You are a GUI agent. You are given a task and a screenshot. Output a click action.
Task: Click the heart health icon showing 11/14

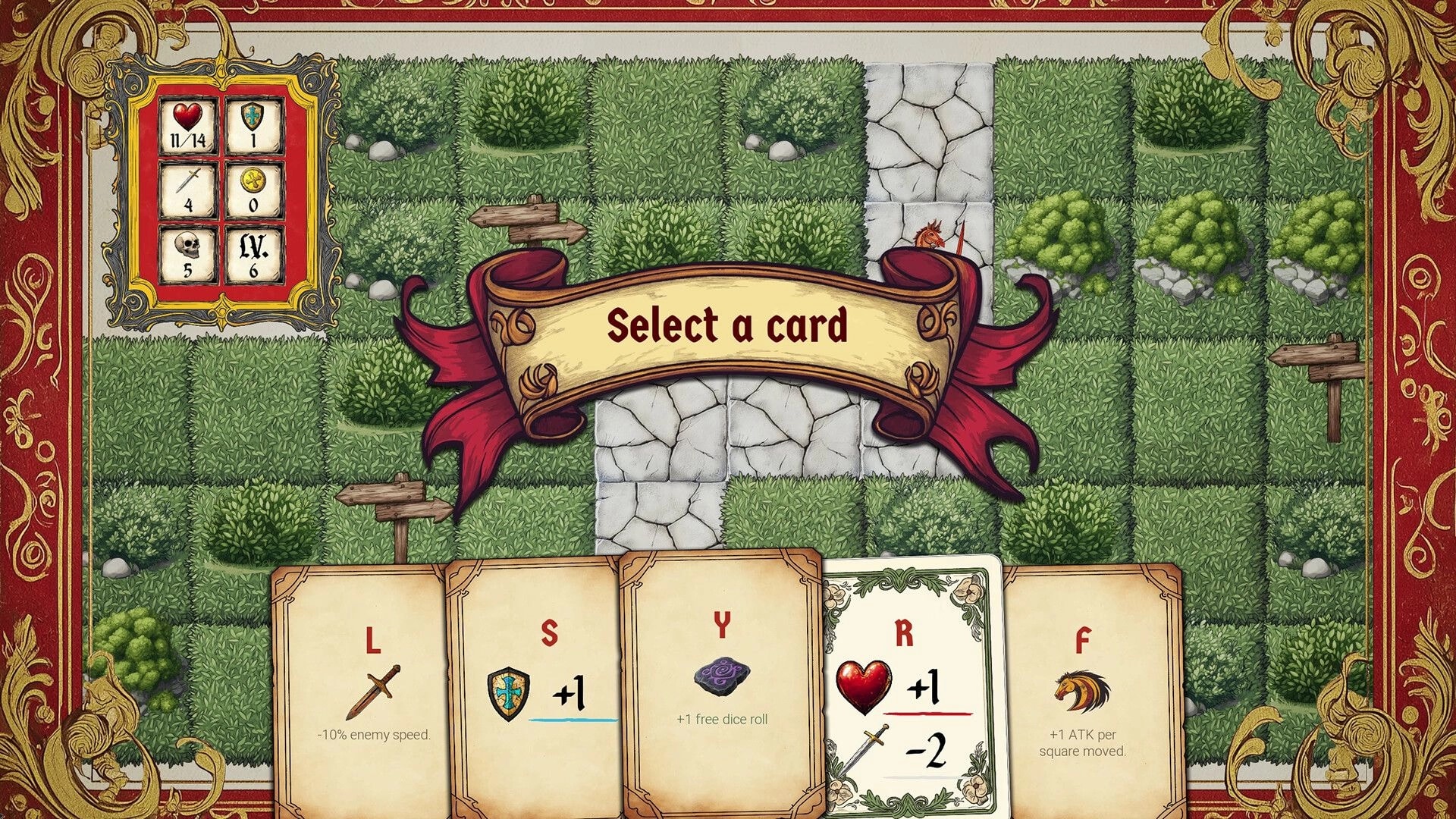187,123
